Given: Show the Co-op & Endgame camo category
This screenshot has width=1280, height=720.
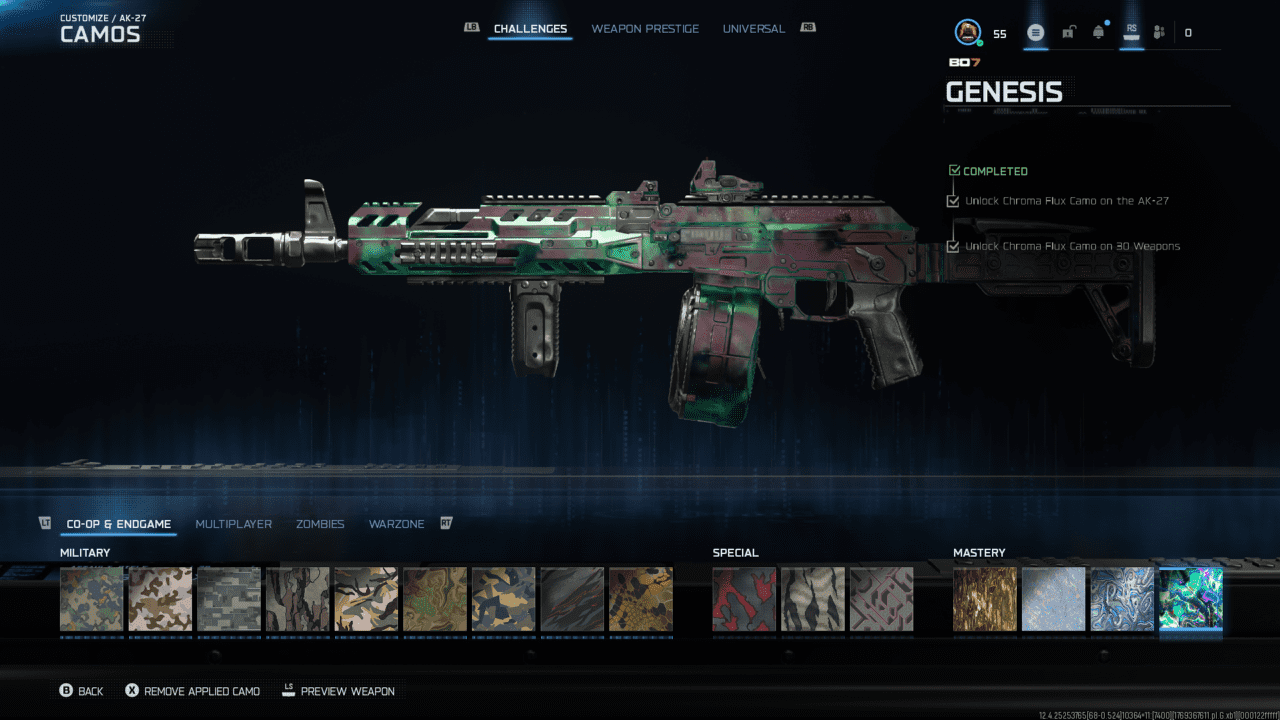Looking at the screenshot, I should (118, 524).
